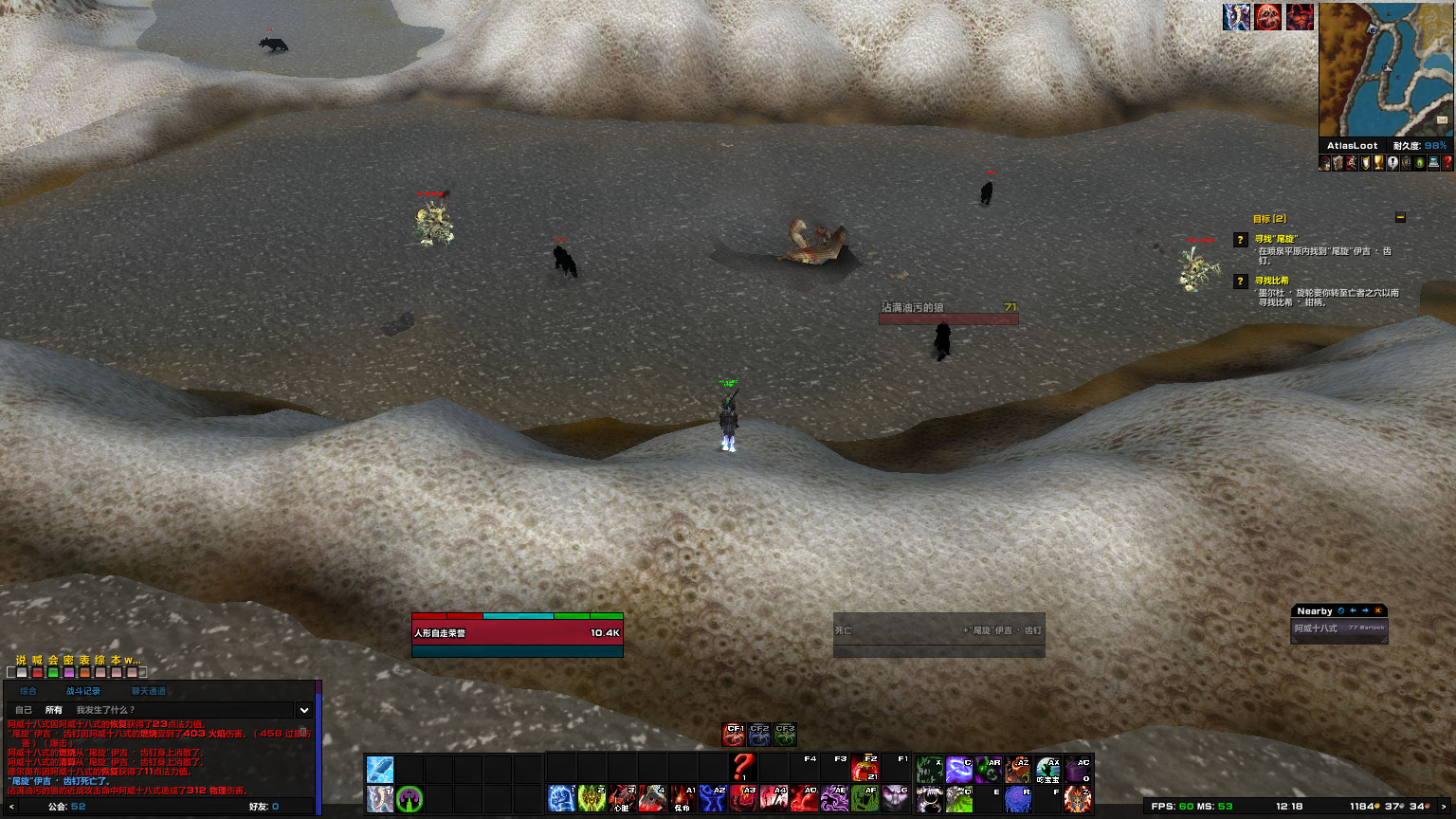Click the Alliance shield icon below the minimap
Viewport: 1456px width, 819px height.
click(x=1405, y=162)
